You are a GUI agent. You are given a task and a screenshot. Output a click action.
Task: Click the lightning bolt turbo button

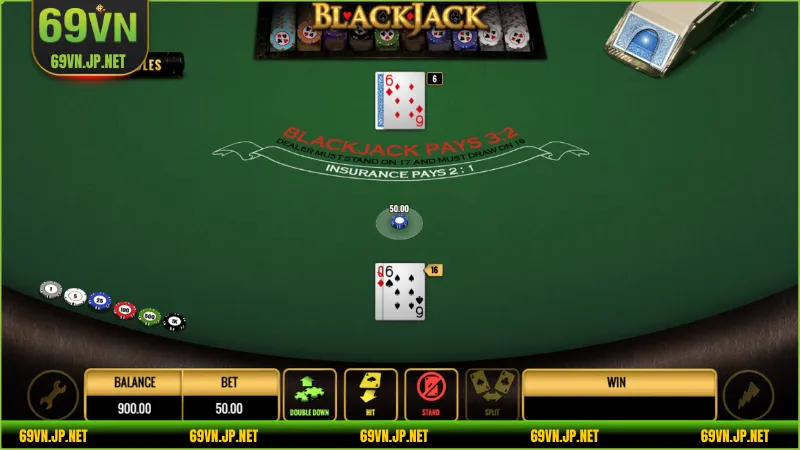(x=748, y=396)
